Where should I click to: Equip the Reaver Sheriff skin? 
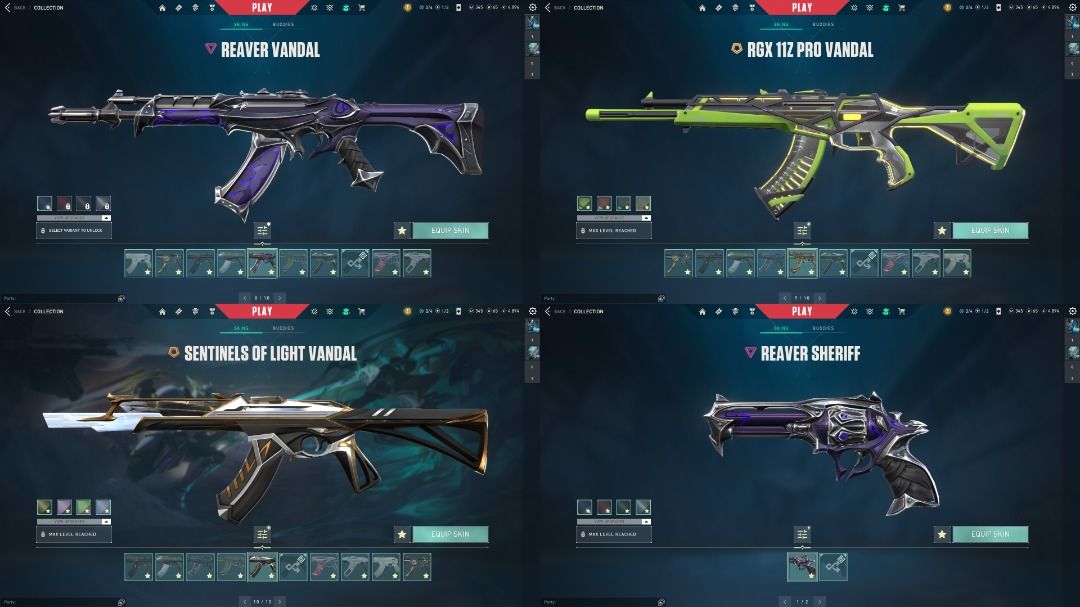(990, 534)
